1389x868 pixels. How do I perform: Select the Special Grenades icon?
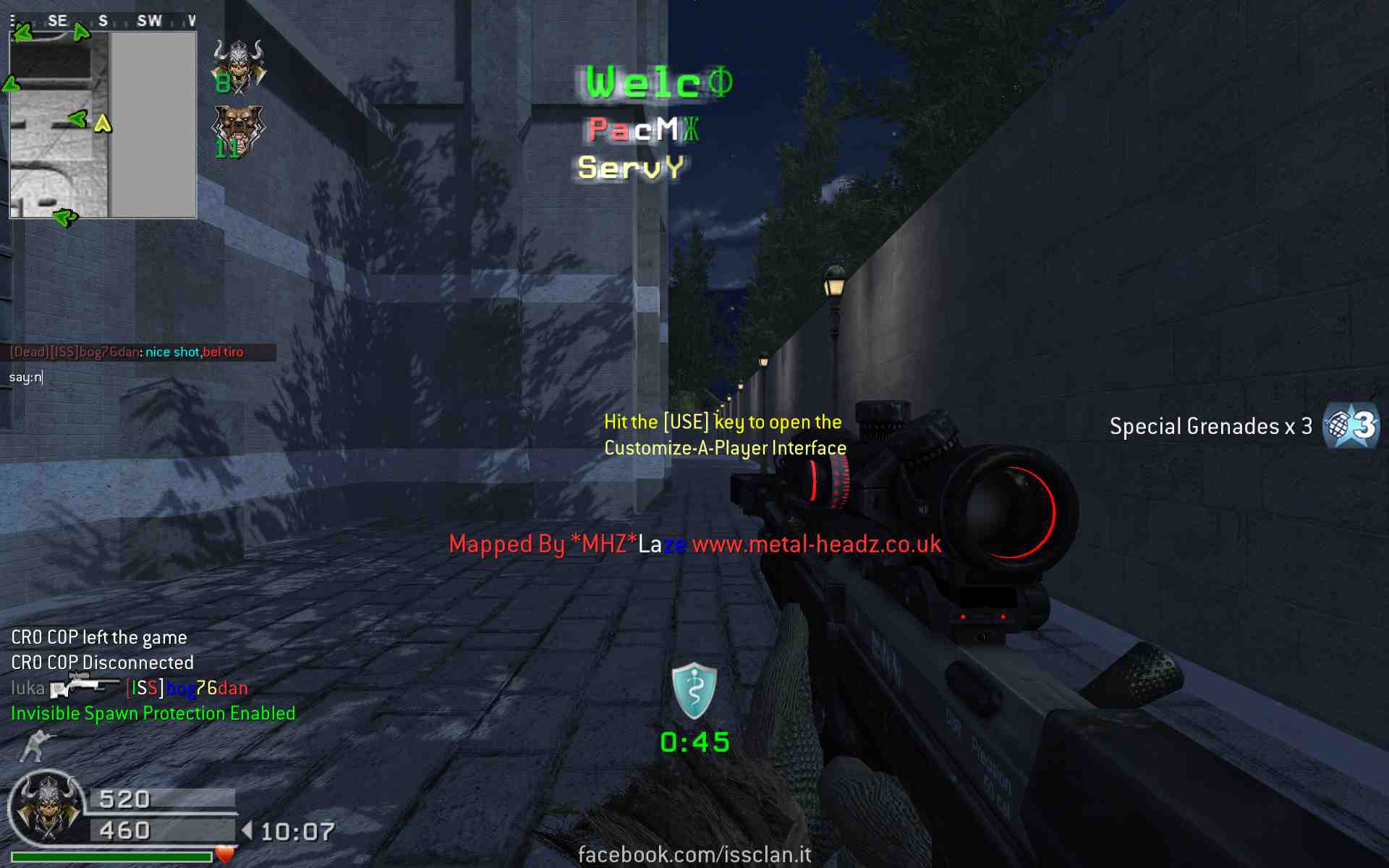click(1350, 426)
